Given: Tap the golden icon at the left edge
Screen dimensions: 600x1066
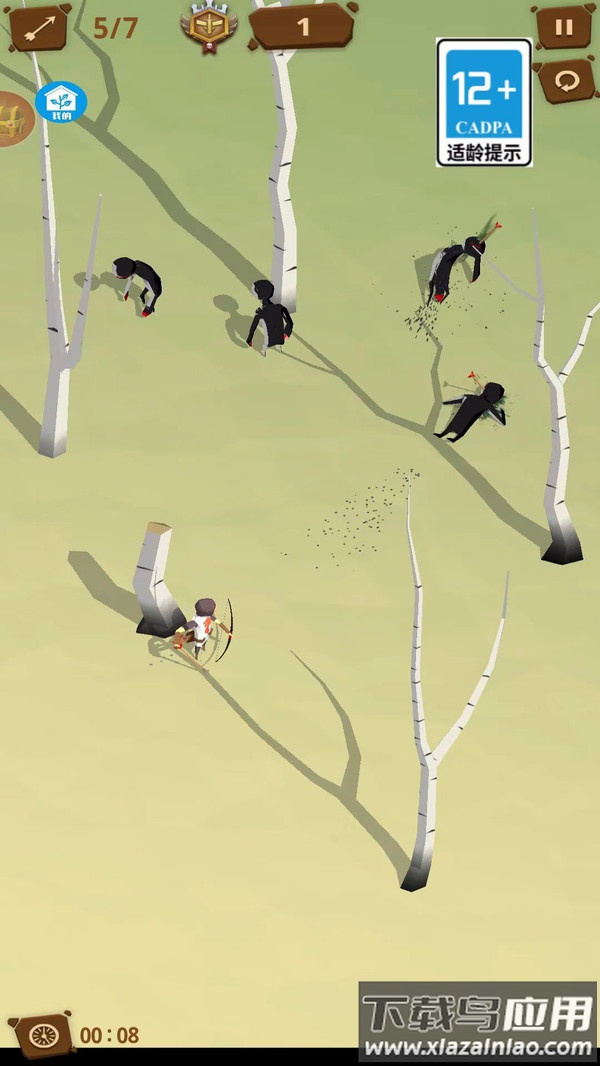Looking at the screenshot, I should pos(14,119).
